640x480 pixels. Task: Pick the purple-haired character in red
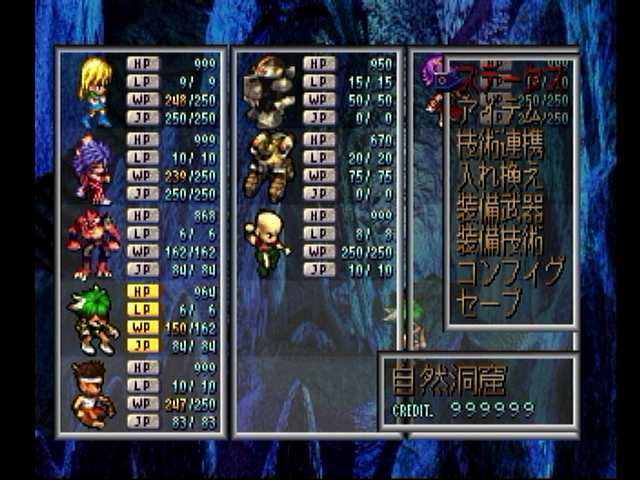pyautogui.click(x=93, y=167)
